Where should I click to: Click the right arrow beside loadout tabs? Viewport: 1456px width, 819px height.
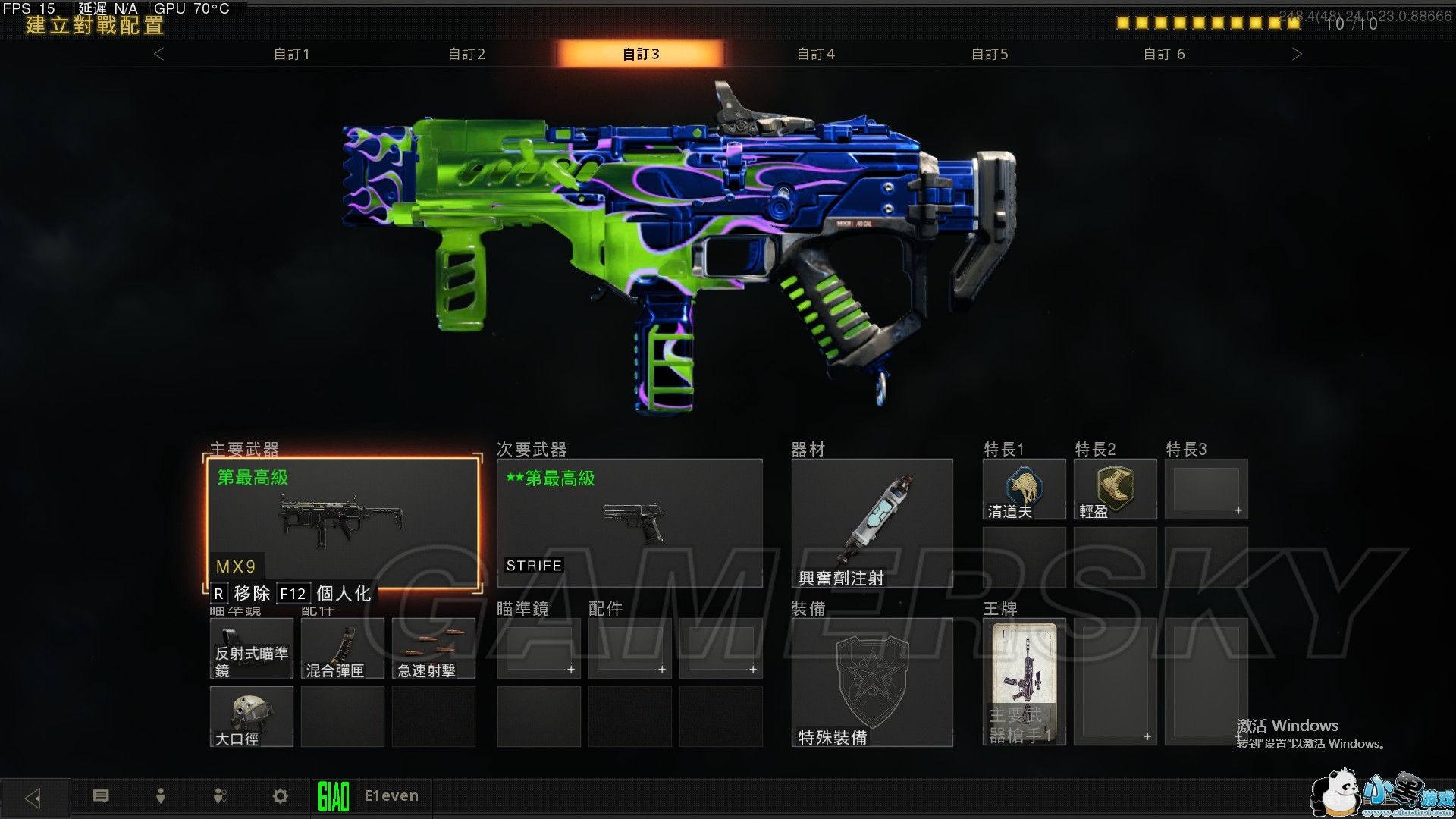1297,54
